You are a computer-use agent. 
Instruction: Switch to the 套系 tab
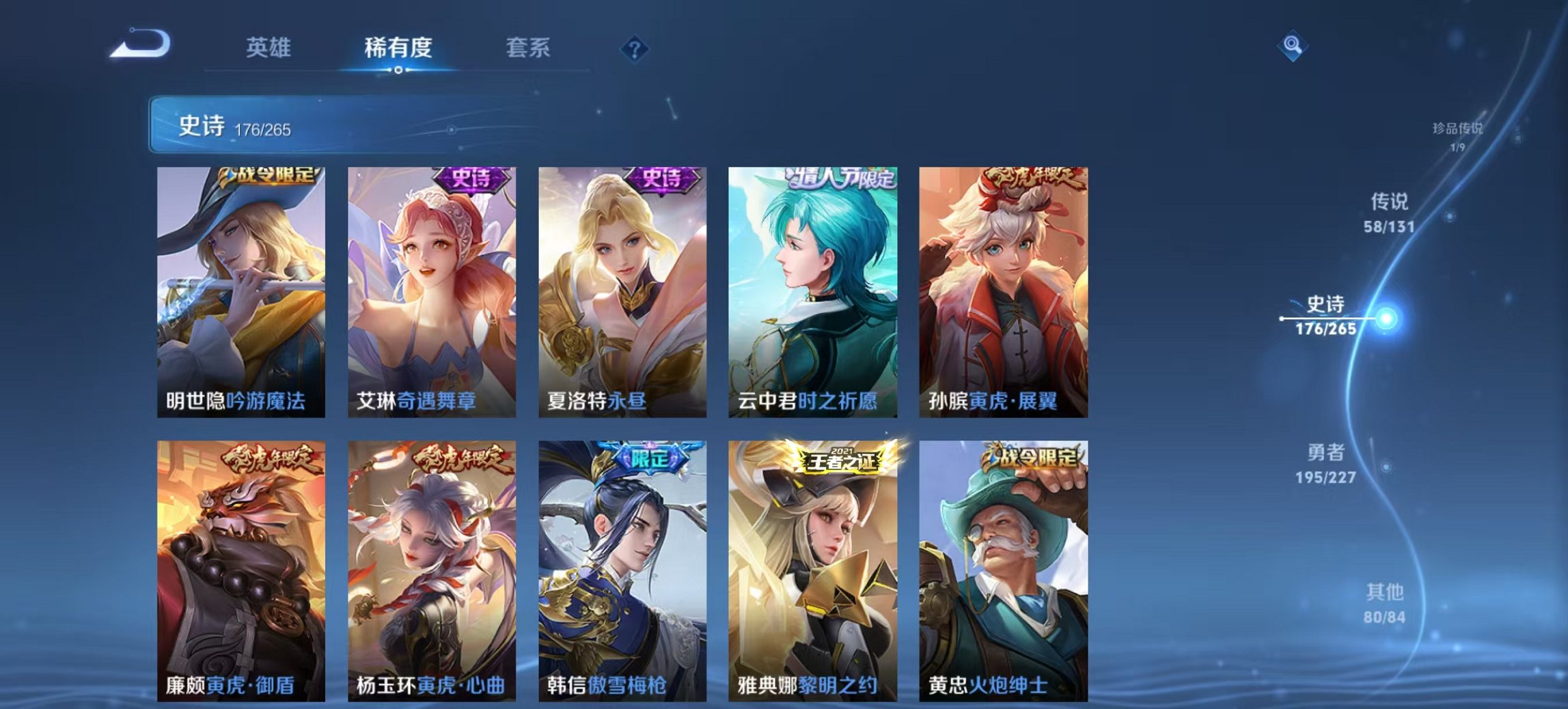click(x=527, y=49)
